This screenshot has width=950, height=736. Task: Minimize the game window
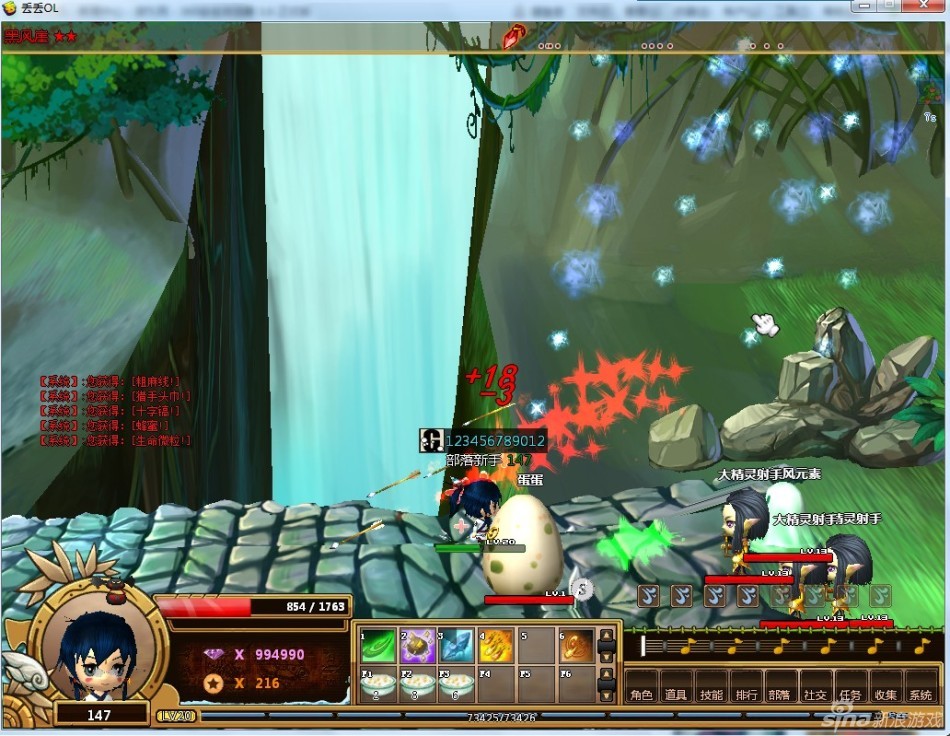(x=863, y=8)
